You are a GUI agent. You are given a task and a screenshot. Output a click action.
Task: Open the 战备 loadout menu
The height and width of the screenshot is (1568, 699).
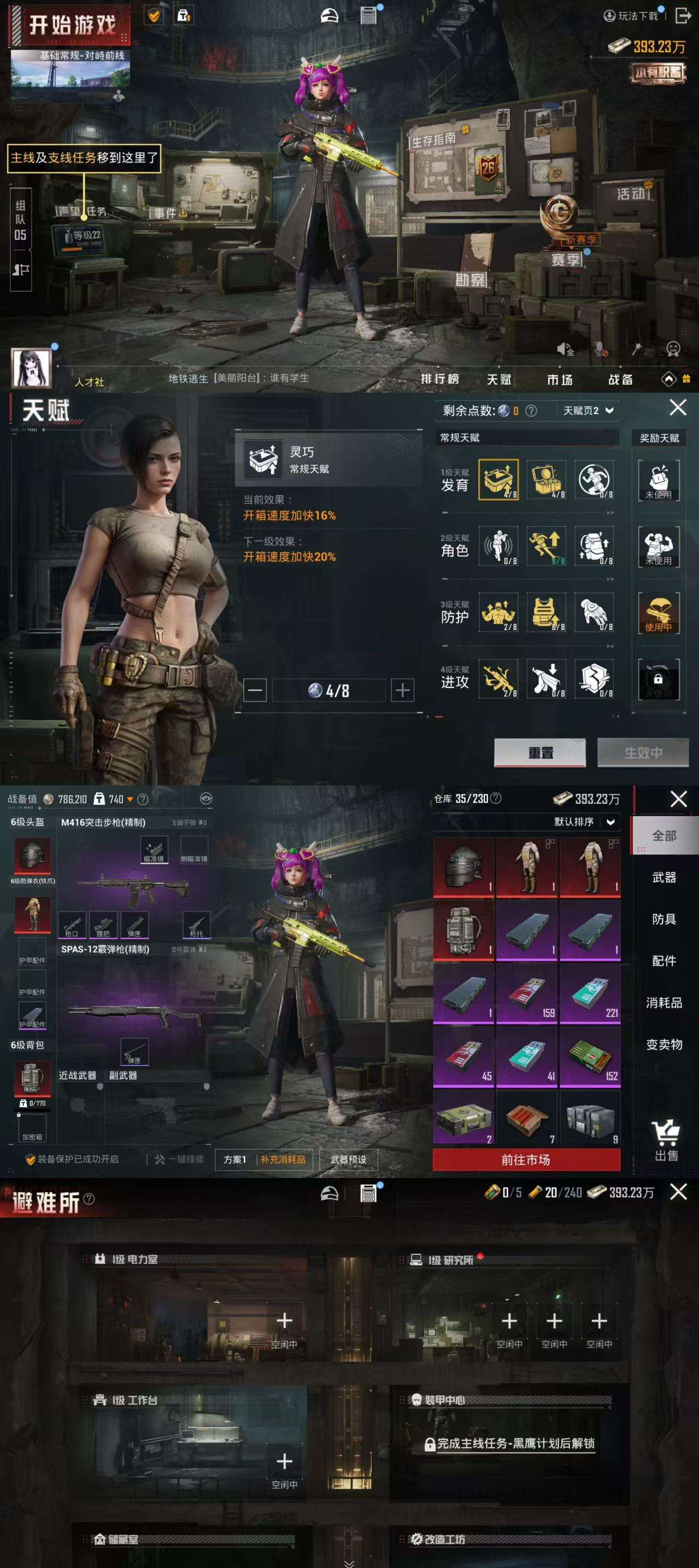pos(620,379)
